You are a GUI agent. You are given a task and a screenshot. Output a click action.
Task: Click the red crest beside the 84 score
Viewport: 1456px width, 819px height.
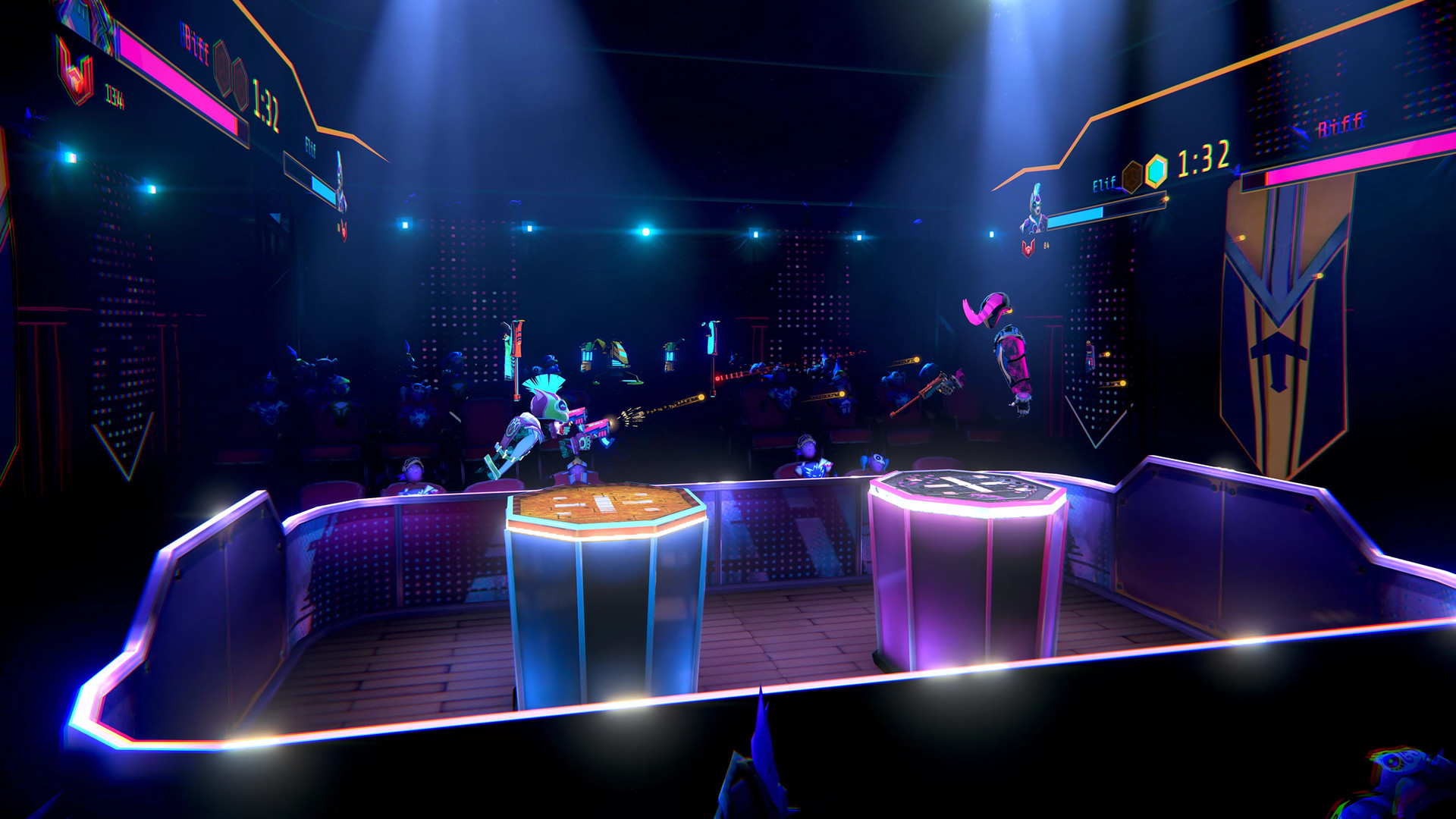click(1028, 247)
